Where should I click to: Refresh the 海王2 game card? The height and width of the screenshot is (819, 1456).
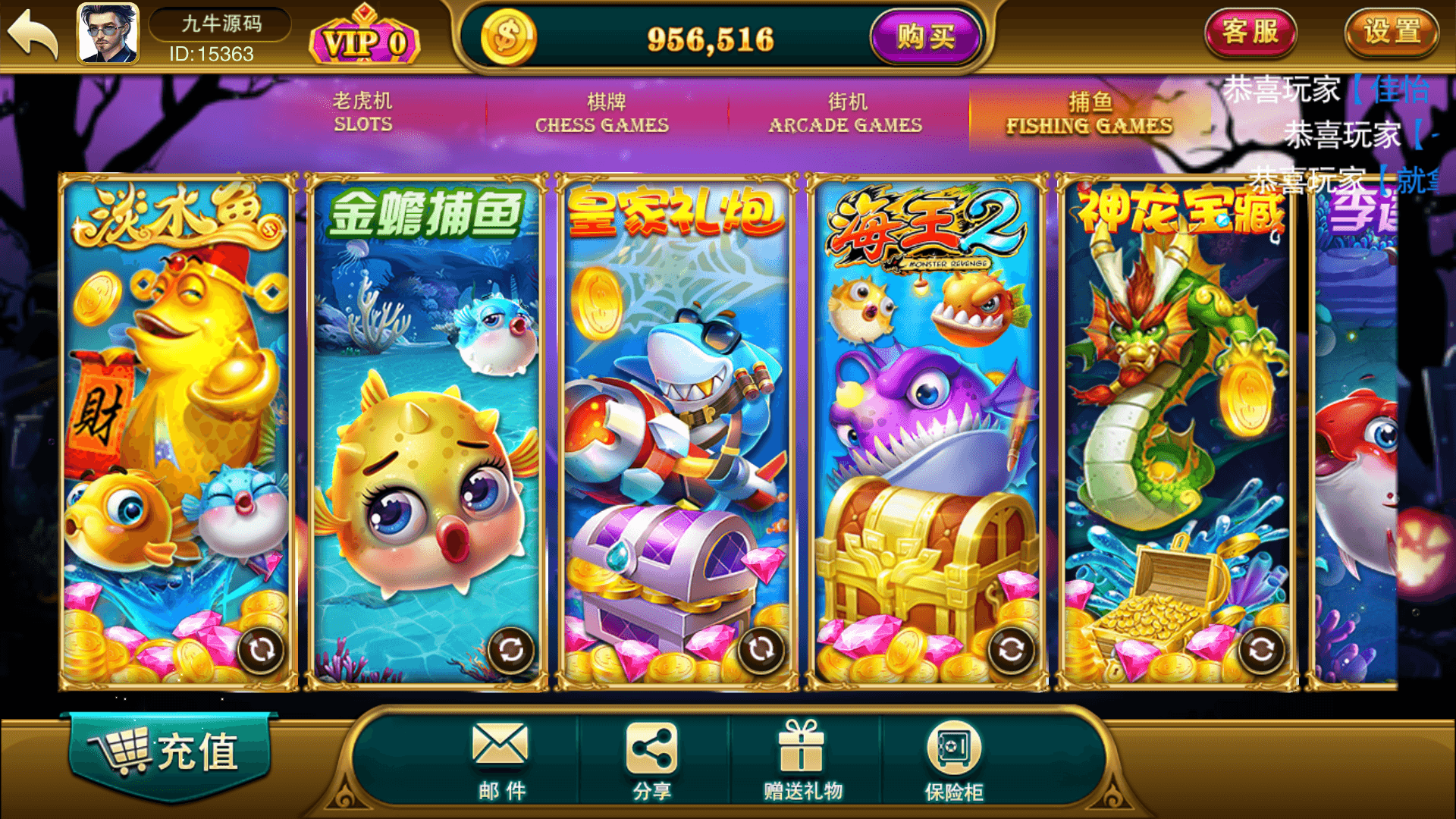(1011, 650)
